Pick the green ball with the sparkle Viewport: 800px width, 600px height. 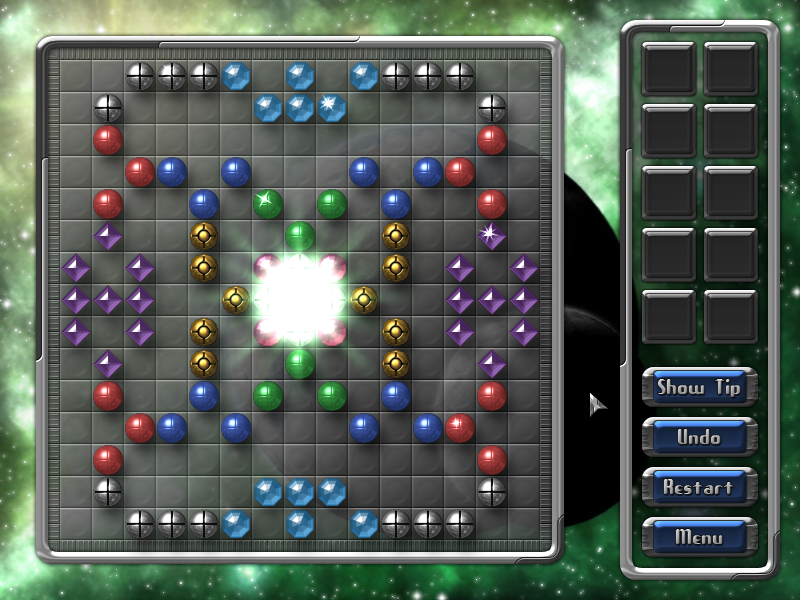pos(268,203)
